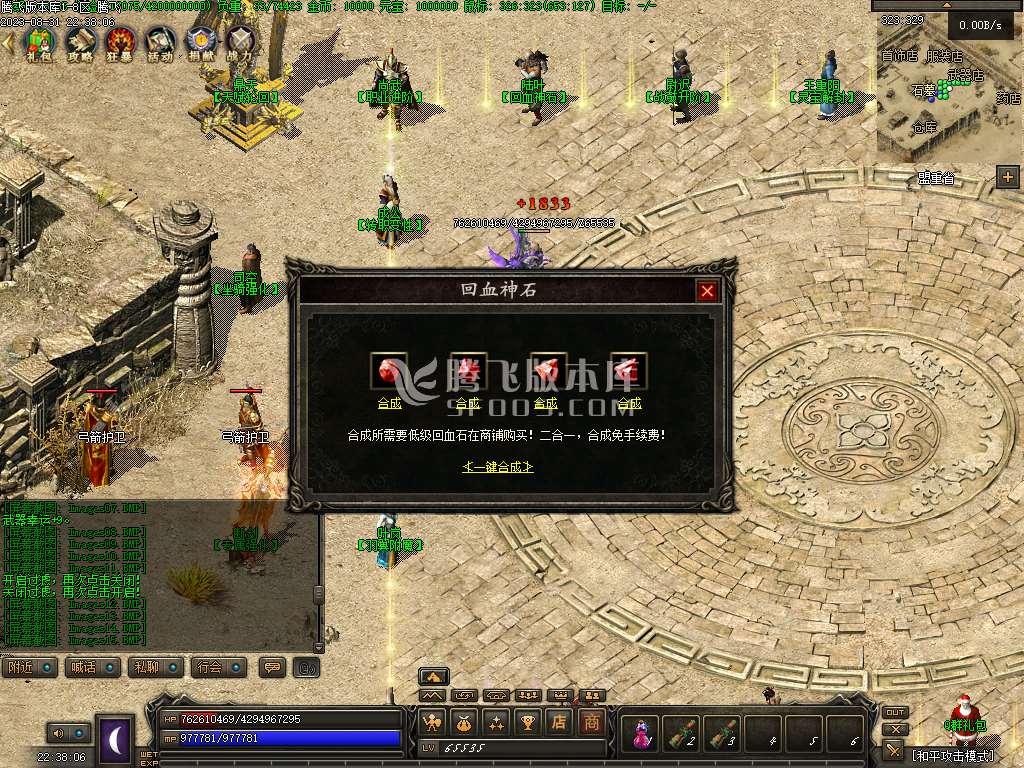The image size is (1024, 768).
Task: Open the 礼包 gift pack icon
Action: click(38, 43)
